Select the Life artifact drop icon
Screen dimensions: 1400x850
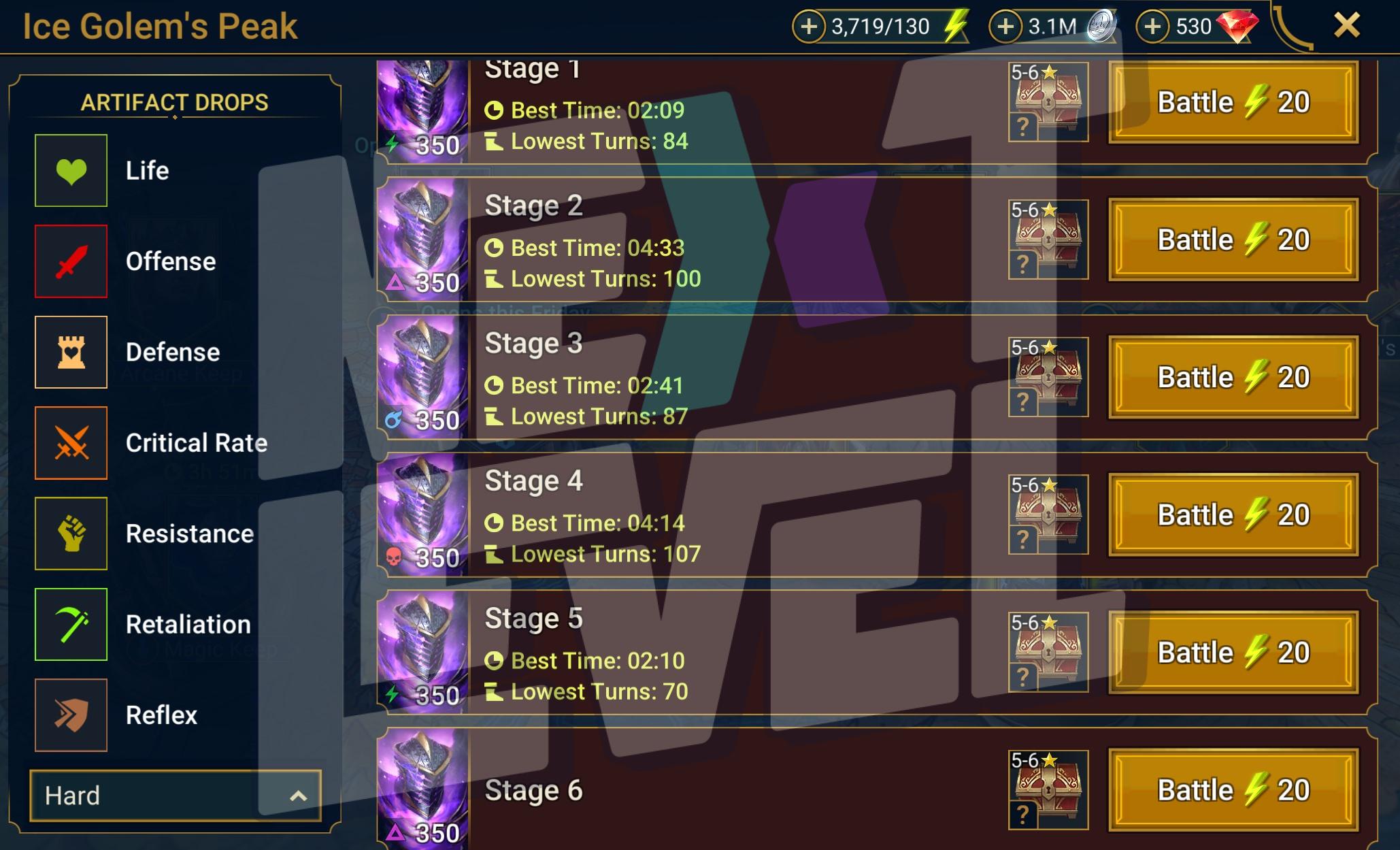point(71,170)
